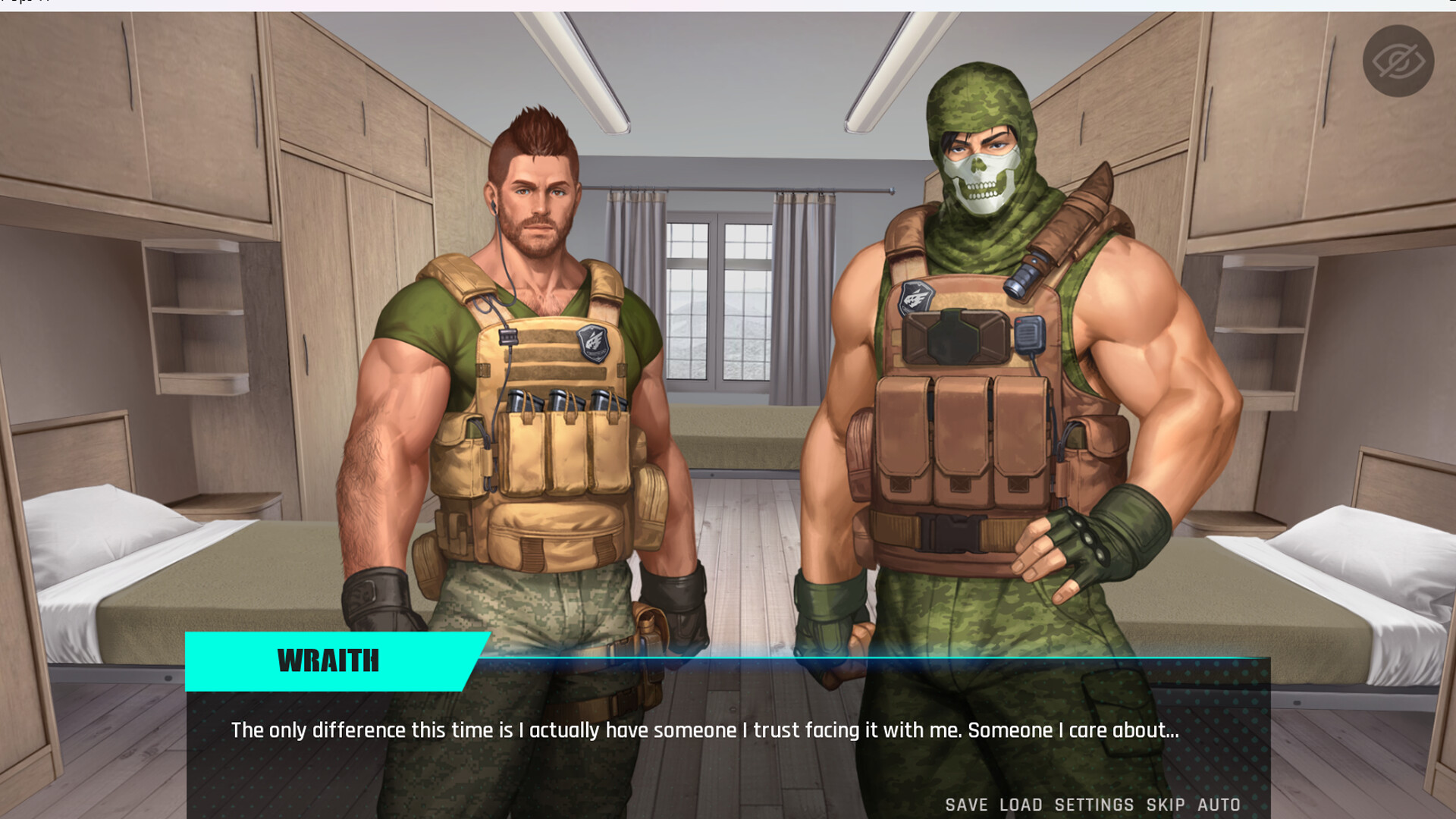The height and width of the screenshot is (819, 1456).
Task: Enable AUTO play mode
Action: [1219, 805]
